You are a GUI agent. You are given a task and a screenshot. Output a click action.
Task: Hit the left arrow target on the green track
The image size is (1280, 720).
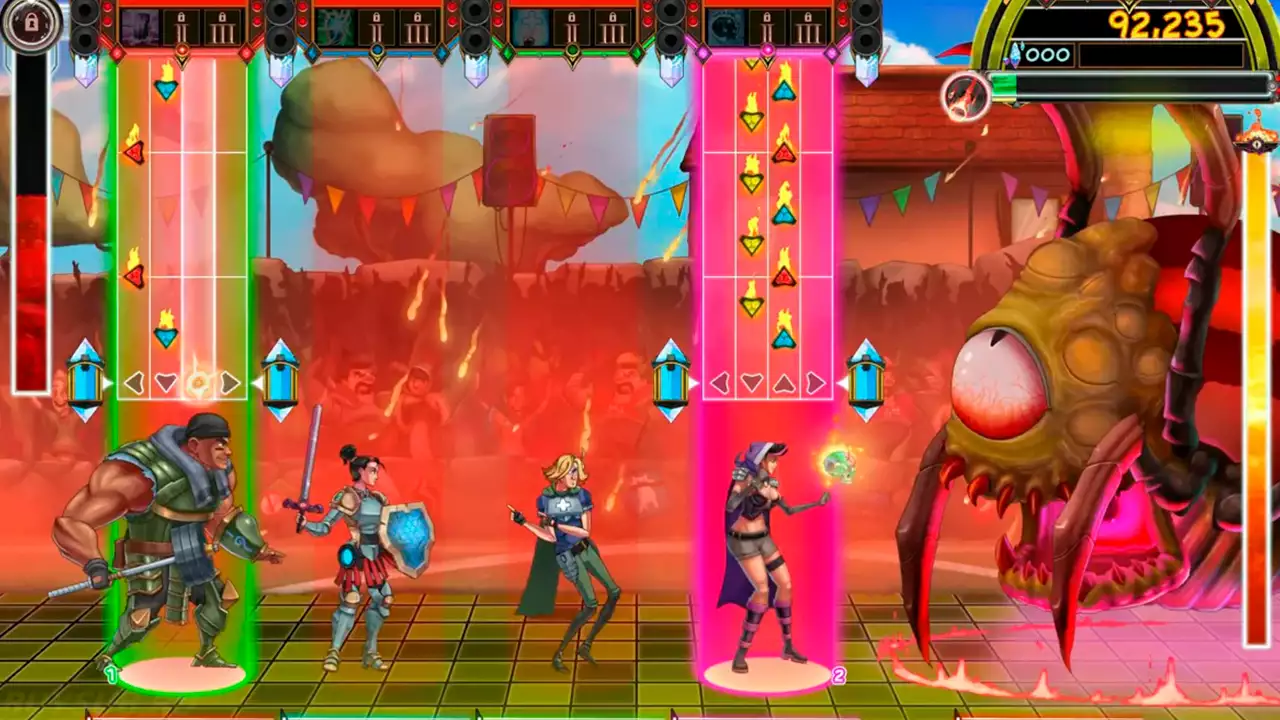134,383
